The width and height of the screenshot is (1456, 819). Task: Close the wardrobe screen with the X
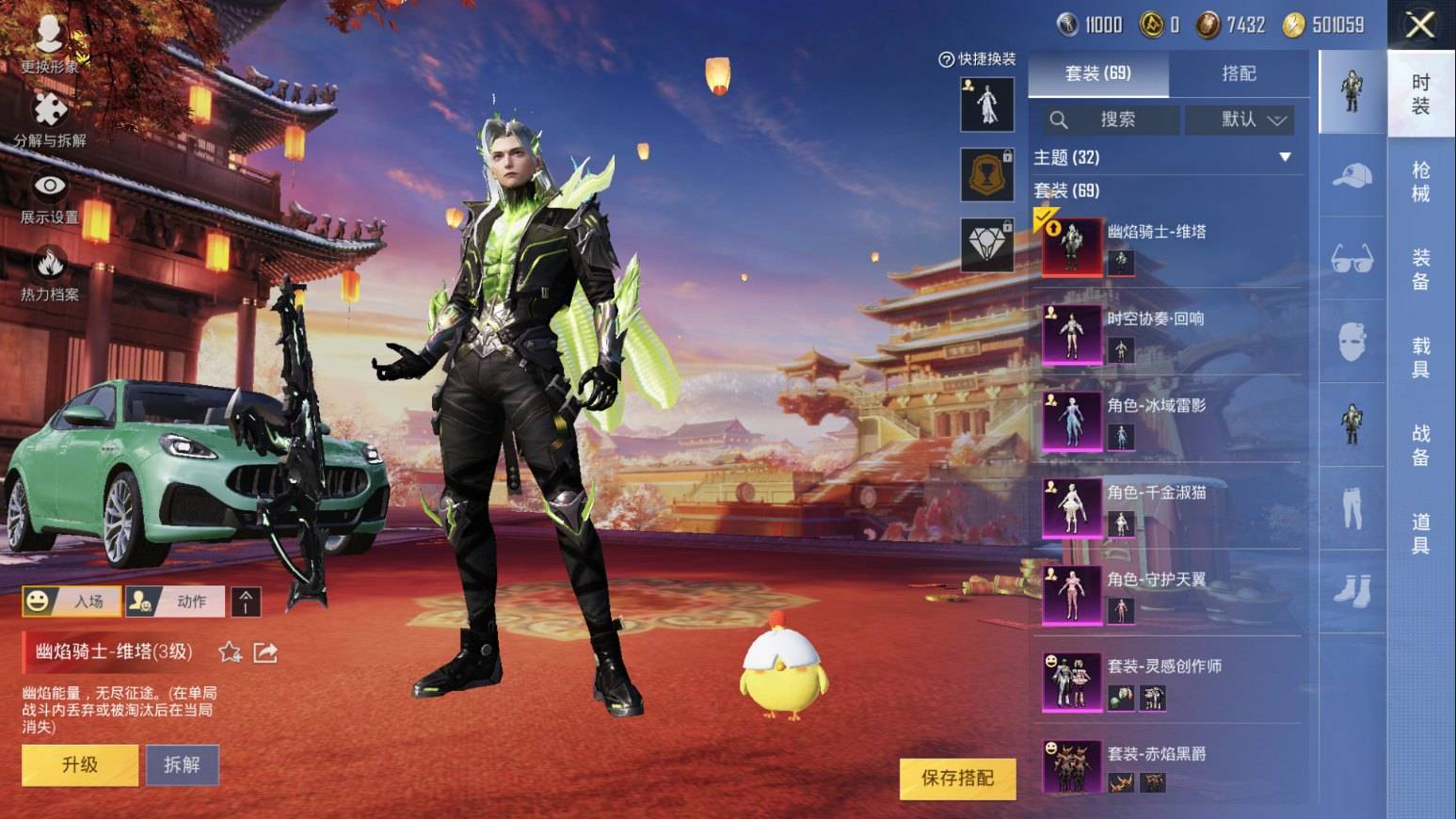pyautogui.click(x=1419, y=24)
